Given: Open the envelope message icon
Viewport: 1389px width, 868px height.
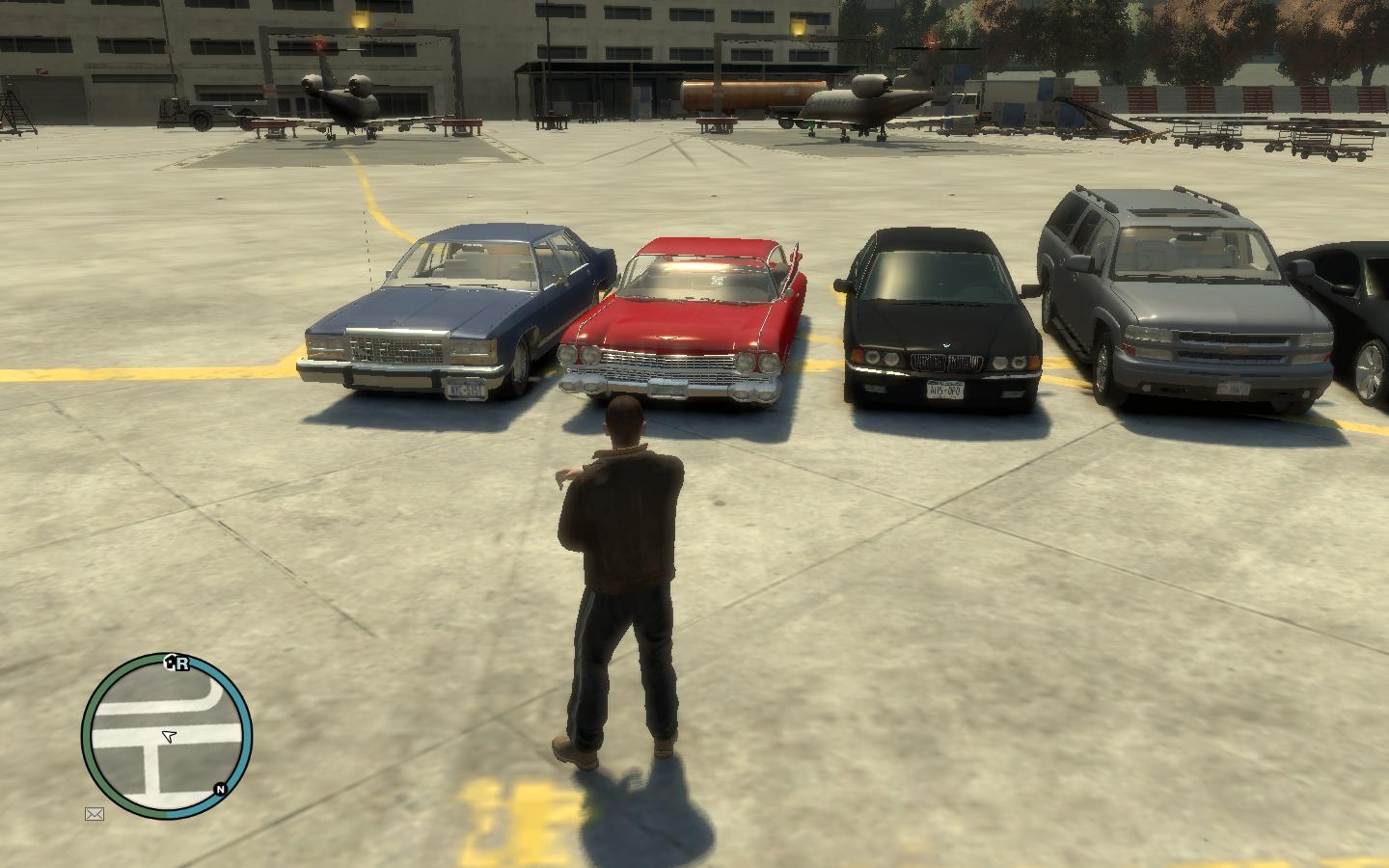Looking at the screenshot, I should click(95, 814).
